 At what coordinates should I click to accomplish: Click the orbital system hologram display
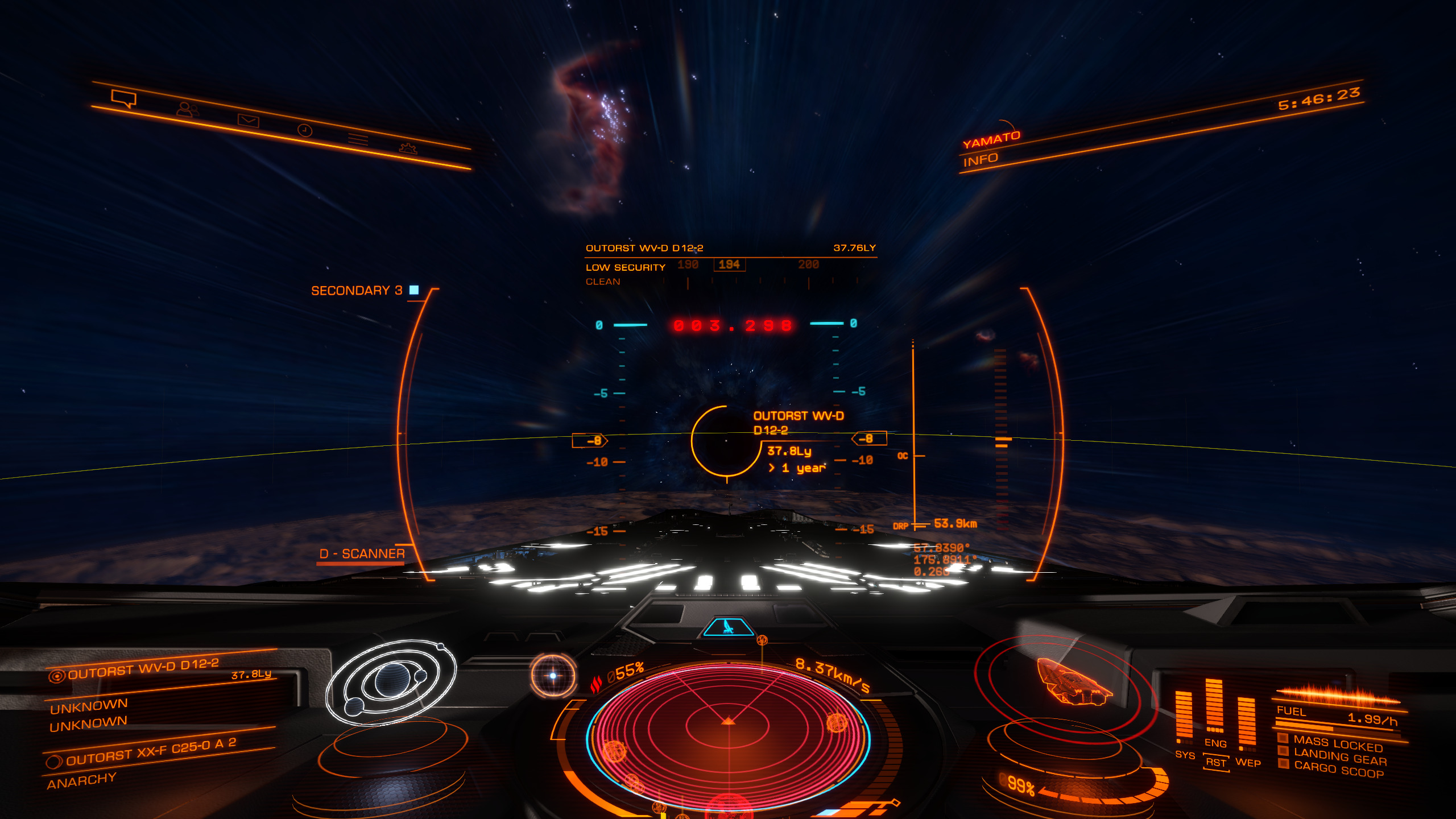[x=391, y=681]
